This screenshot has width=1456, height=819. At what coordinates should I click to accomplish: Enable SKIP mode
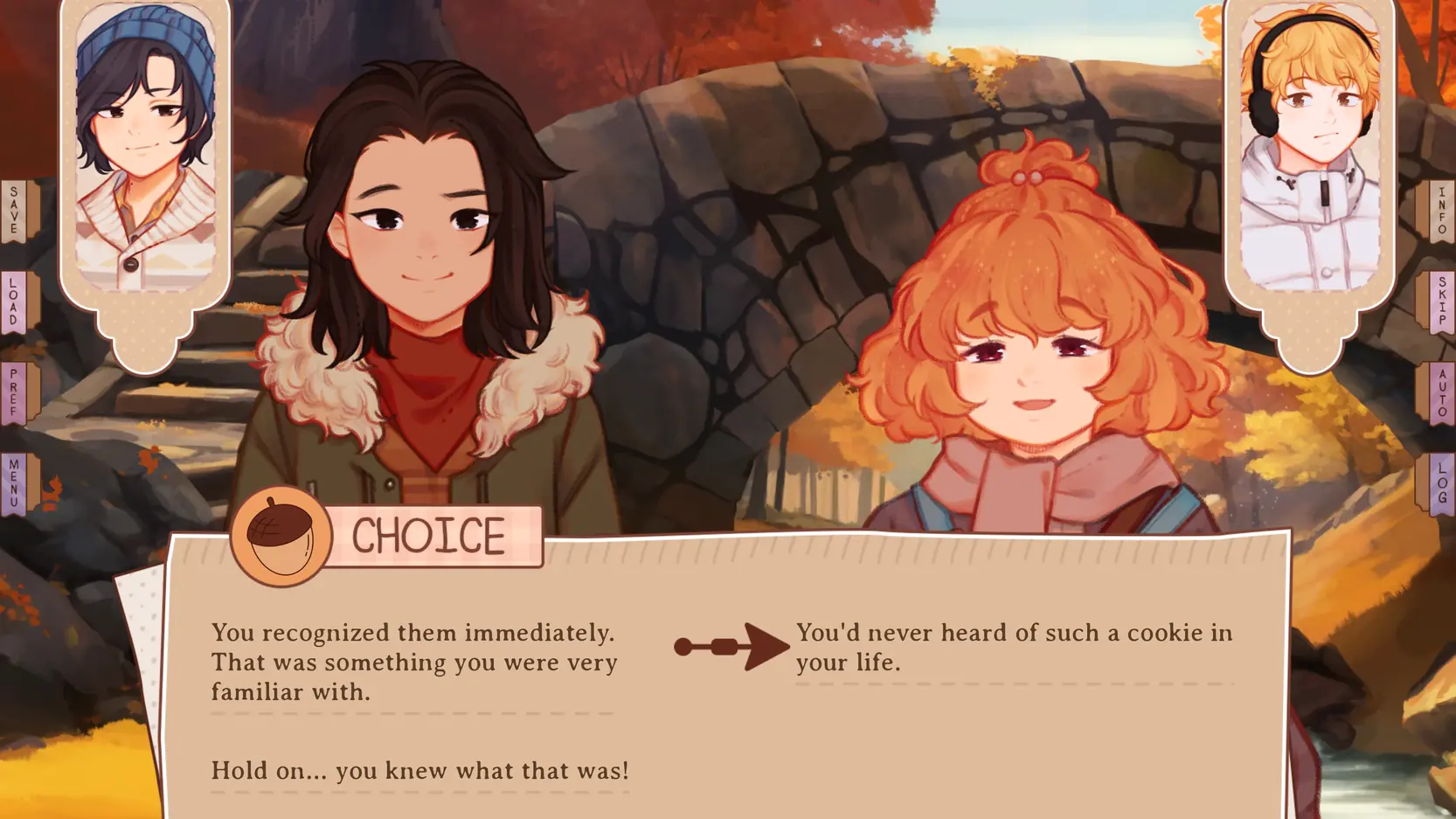1441,302
